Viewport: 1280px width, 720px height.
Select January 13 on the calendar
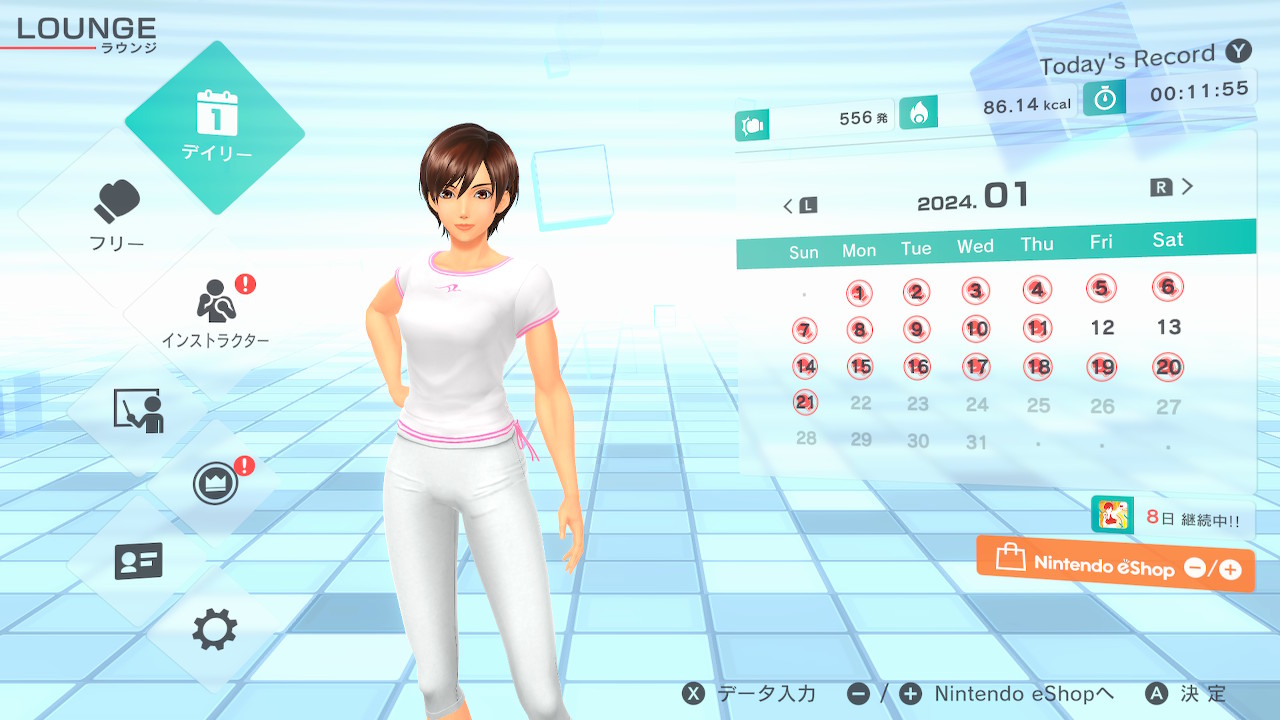click(1168, 327)
